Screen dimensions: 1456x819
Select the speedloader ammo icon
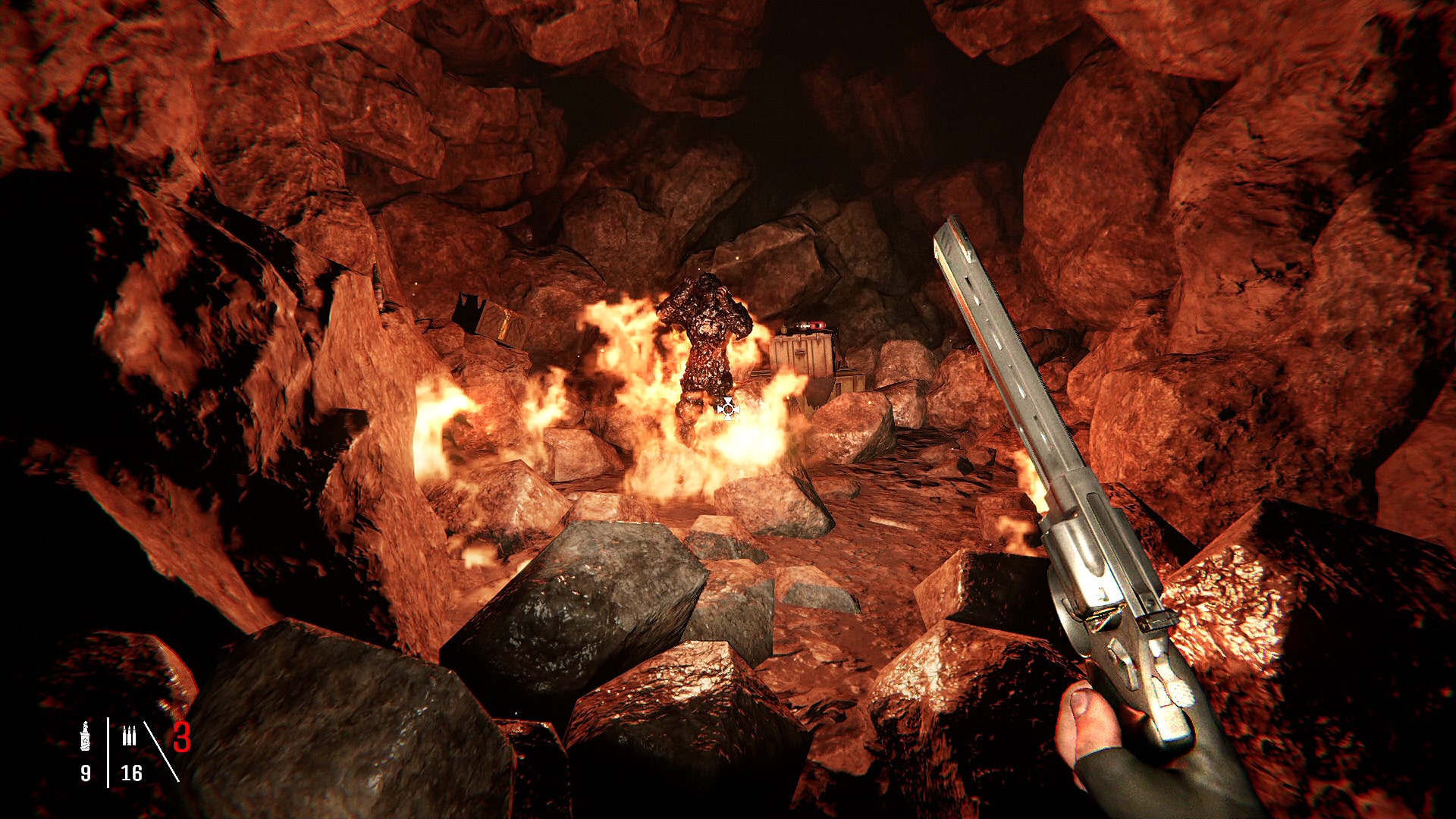click(85, 736)
